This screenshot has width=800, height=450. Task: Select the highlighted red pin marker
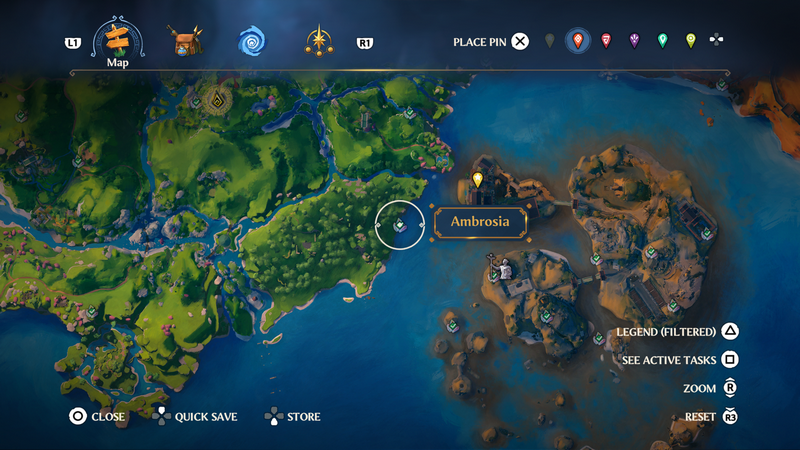[577, 41]
